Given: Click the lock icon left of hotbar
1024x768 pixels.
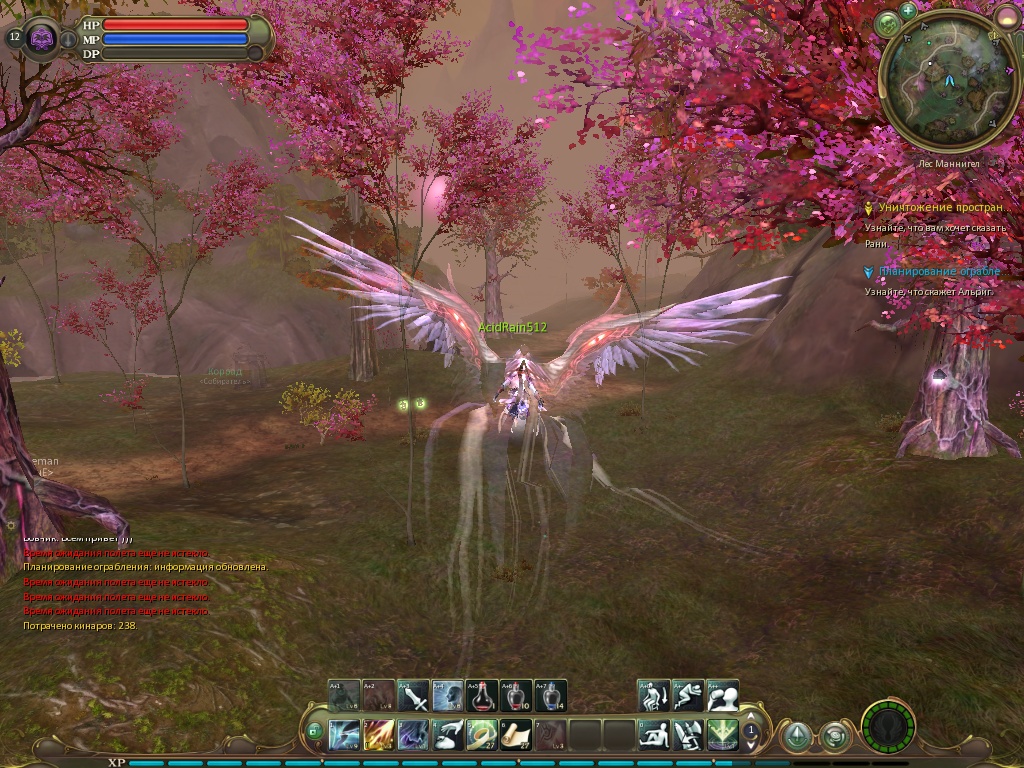Looking at the screenshot, I should tap(315, 731).
